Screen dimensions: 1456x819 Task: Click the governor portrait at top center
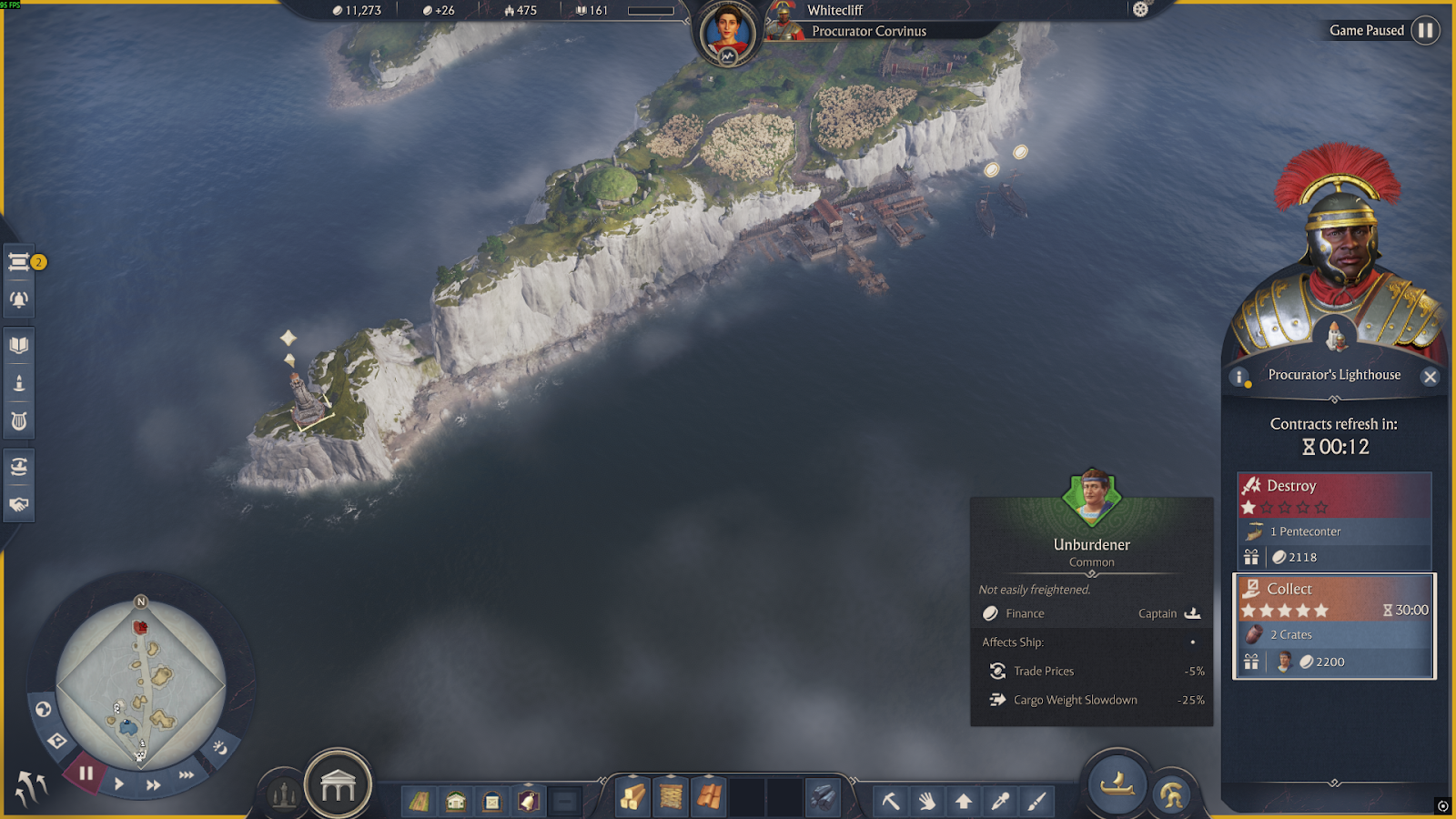click(x=727, y=33)
